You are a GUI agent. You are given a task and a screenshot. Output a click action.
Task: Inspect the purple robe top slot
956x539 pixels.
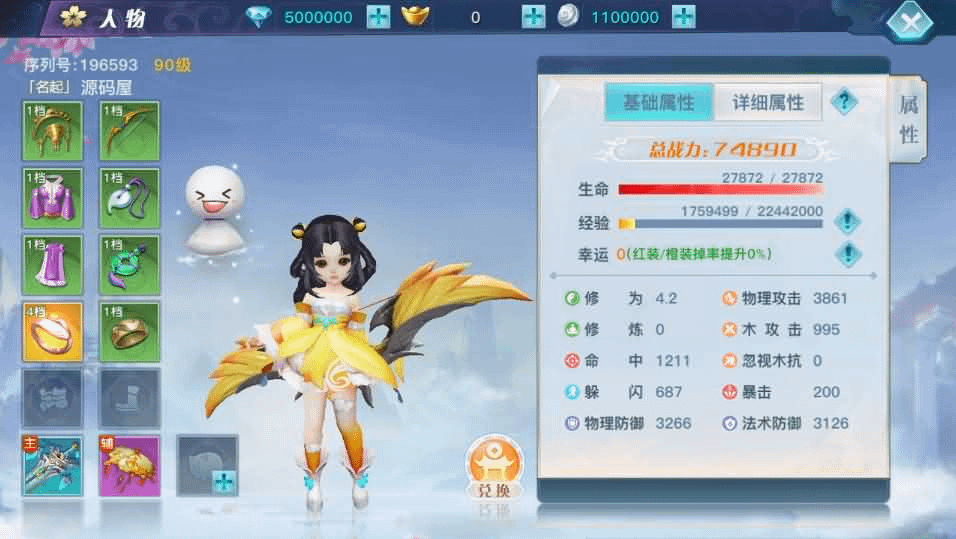[52, 197]
